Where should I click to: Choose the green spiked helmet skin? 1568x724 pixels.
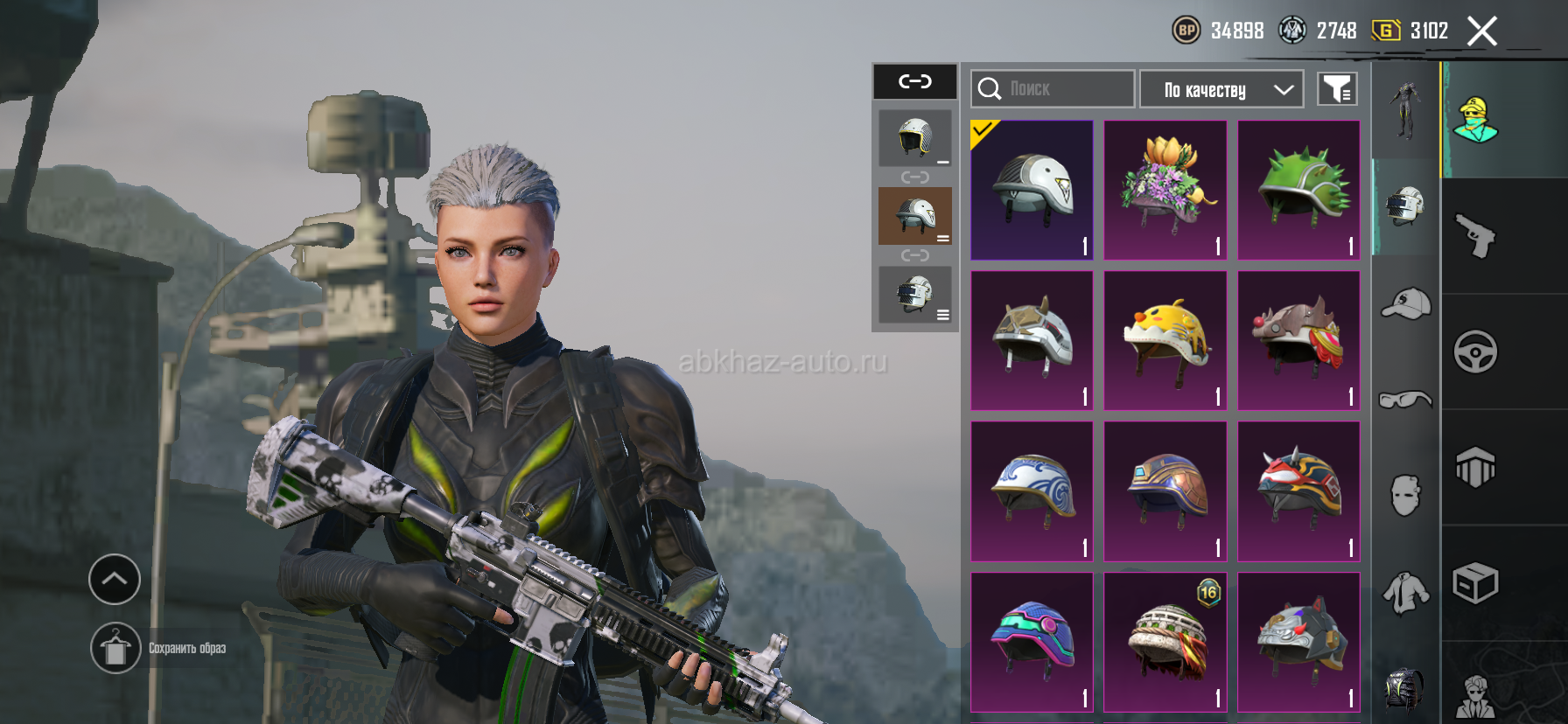(1298, 190)
